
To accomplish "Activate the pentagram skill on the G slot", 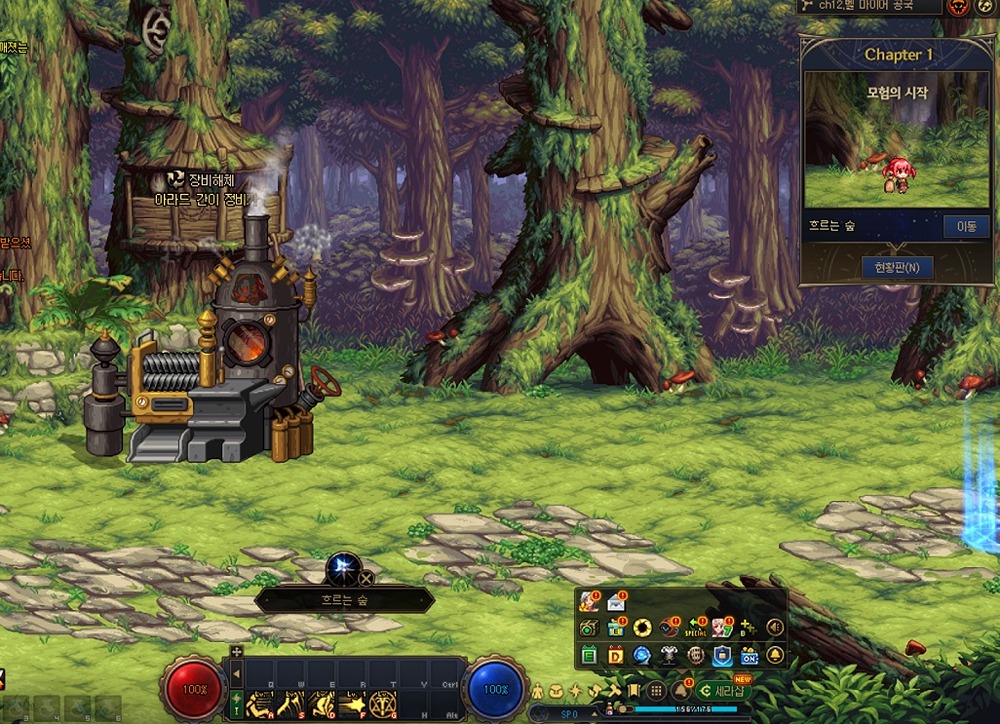I will pos(381,703).
